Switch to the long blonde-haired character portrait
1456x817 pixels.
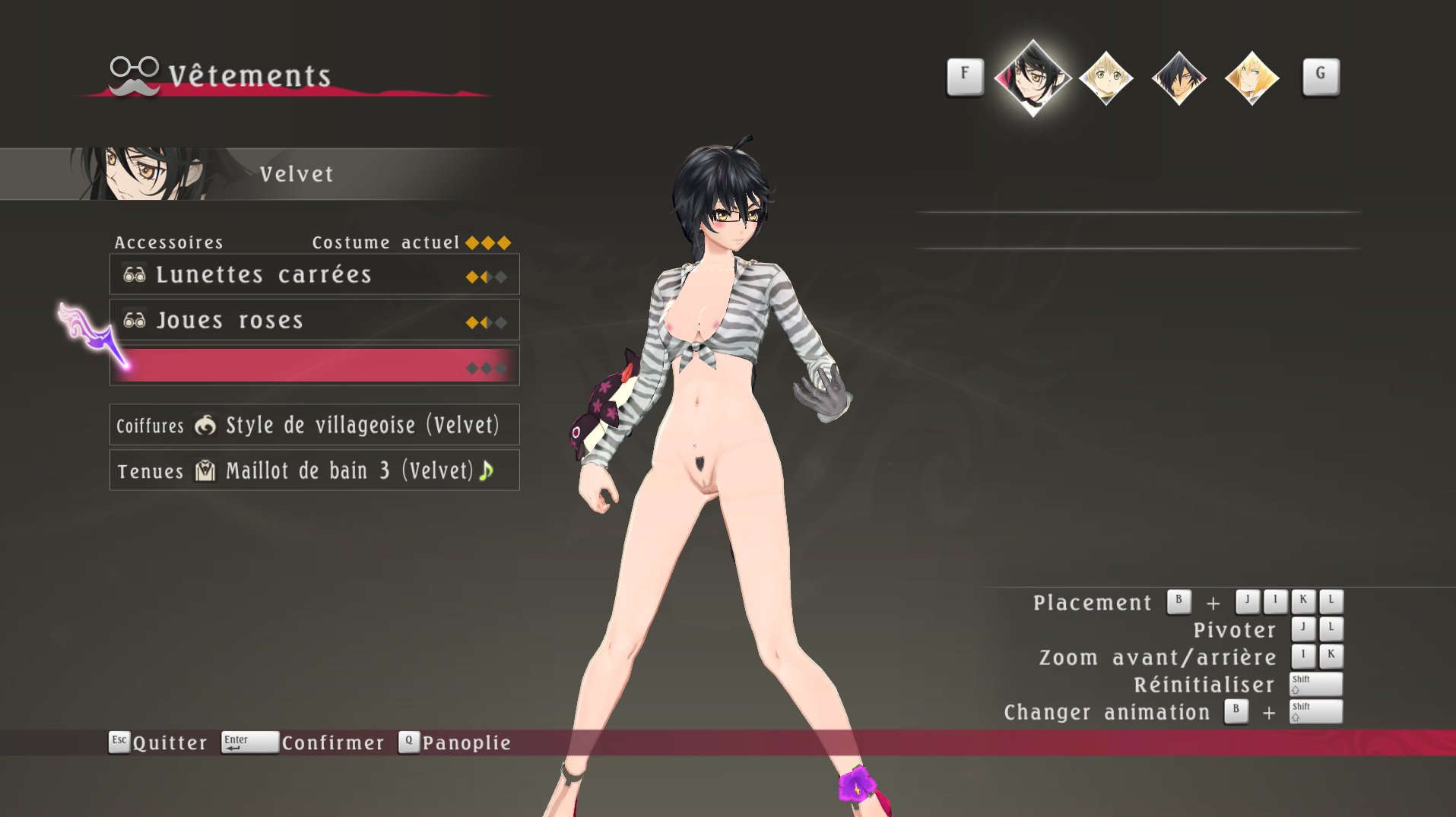coord(1251,78)
